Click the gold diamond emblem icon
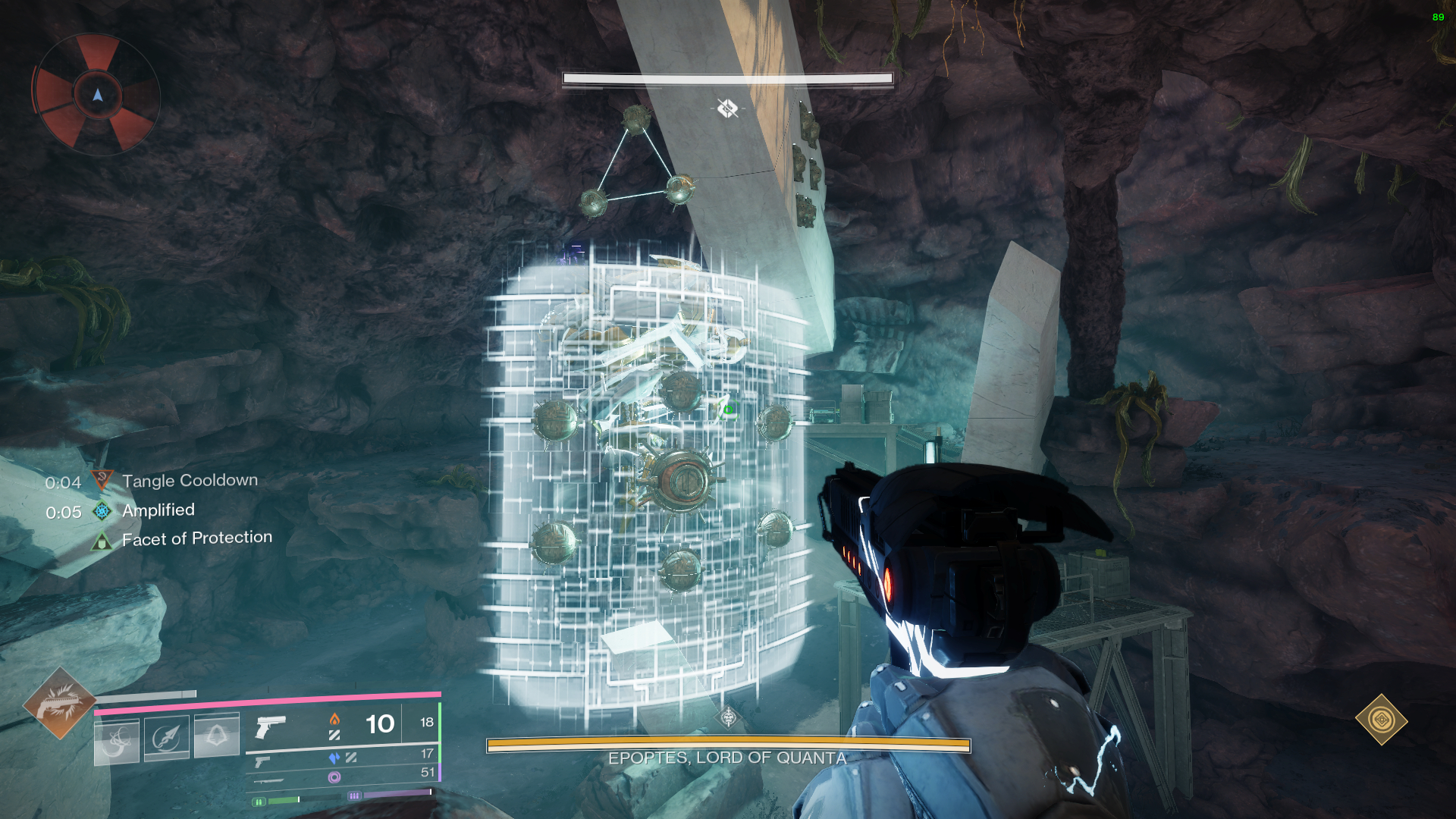Image resolution: width=1456 pixels, height=819 pixels. click(x=1381, y=720)
